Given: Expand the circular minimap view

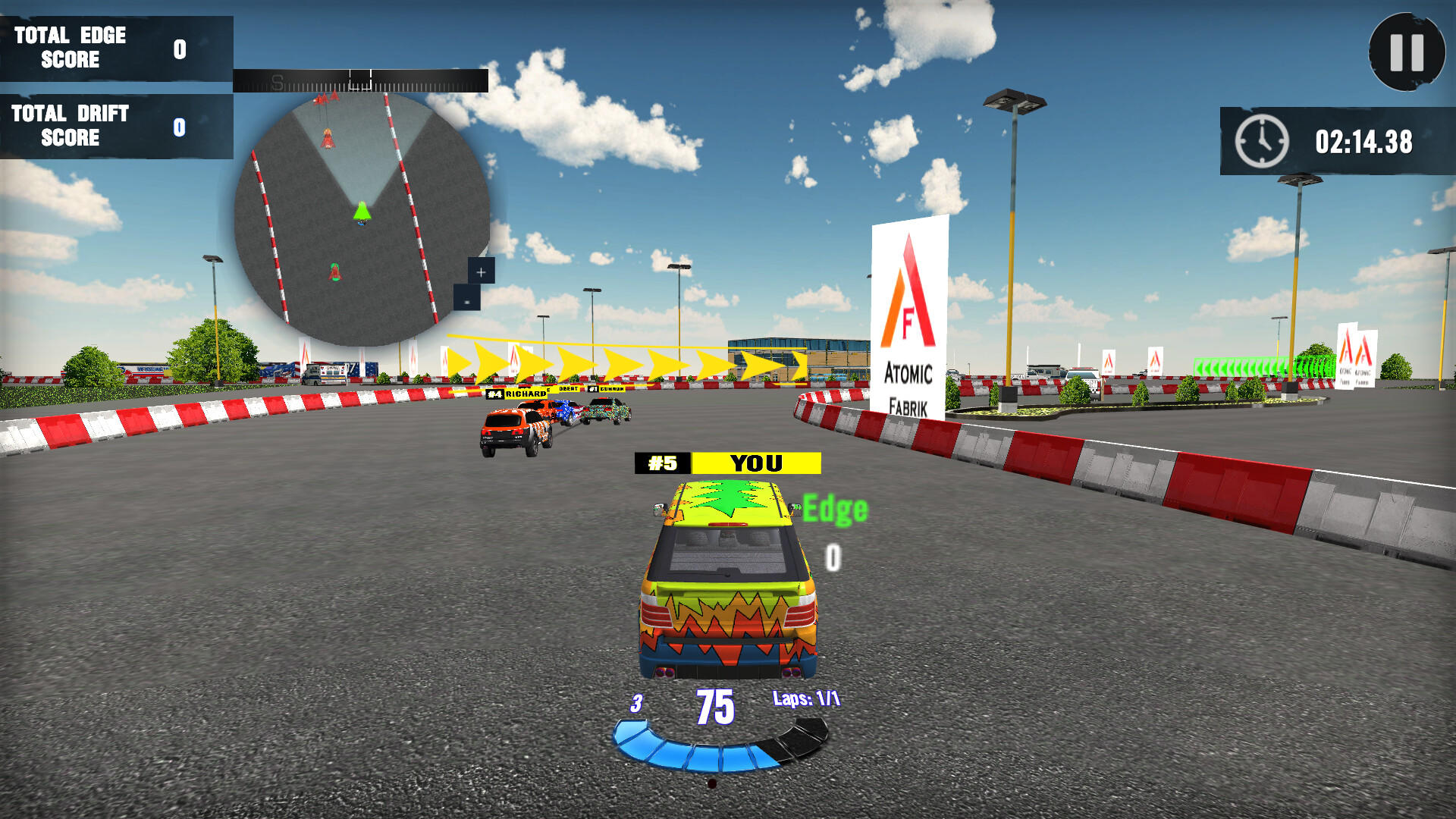Looking at the screenshot, I should pyautogui.click(x=362, y=220).
